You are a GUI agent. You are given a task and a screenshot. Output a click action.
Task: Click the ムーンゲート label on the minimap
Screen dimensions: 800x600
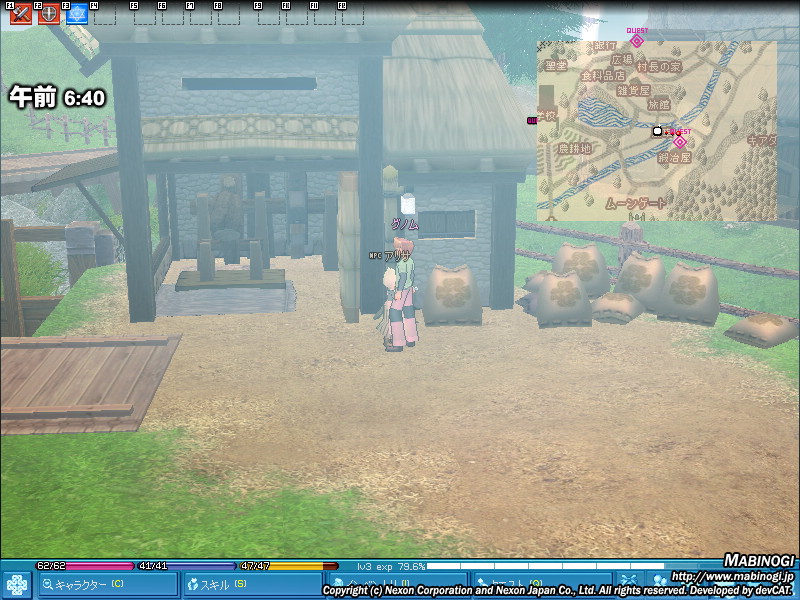pos(634,203)
